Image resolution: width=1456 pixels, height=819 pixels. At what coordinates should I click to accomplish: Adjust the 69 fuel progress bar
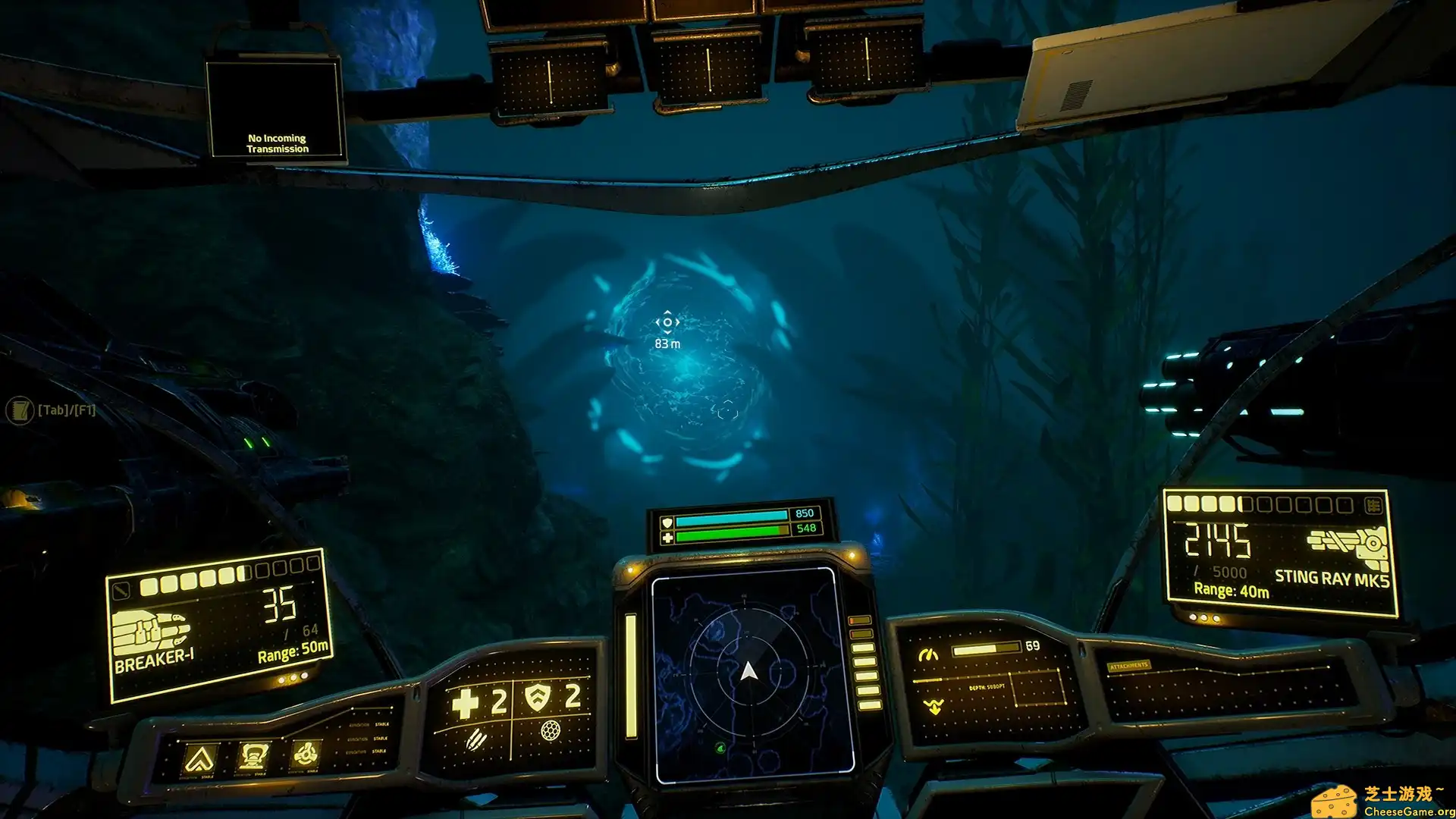tap(986, 650)
